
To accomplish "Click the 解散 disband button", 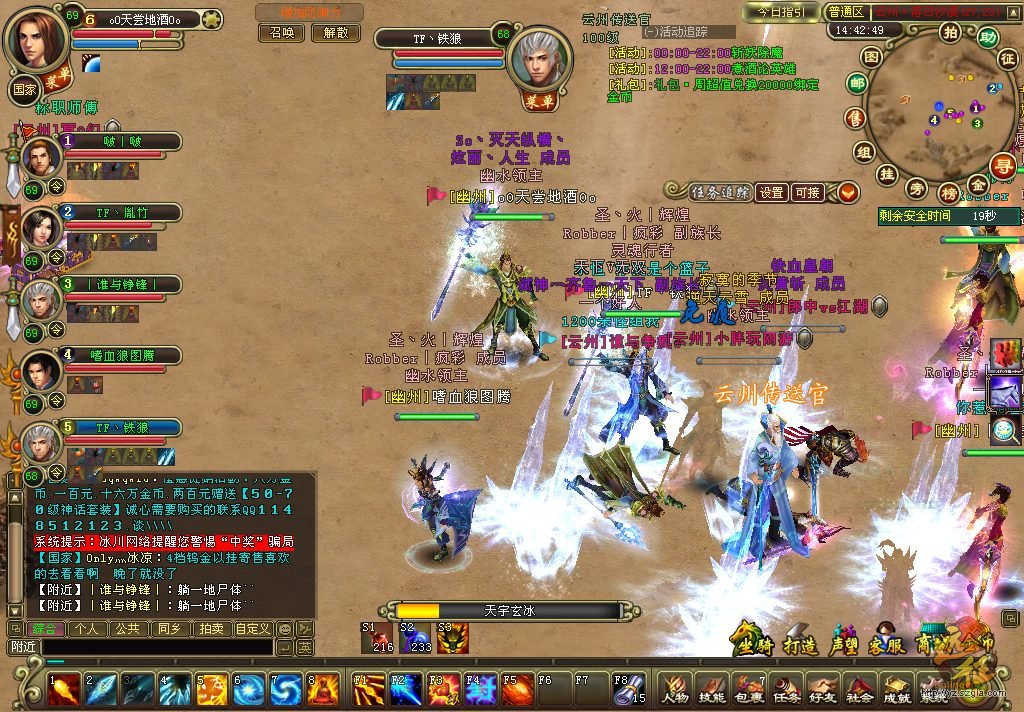I will coord(335,32).
